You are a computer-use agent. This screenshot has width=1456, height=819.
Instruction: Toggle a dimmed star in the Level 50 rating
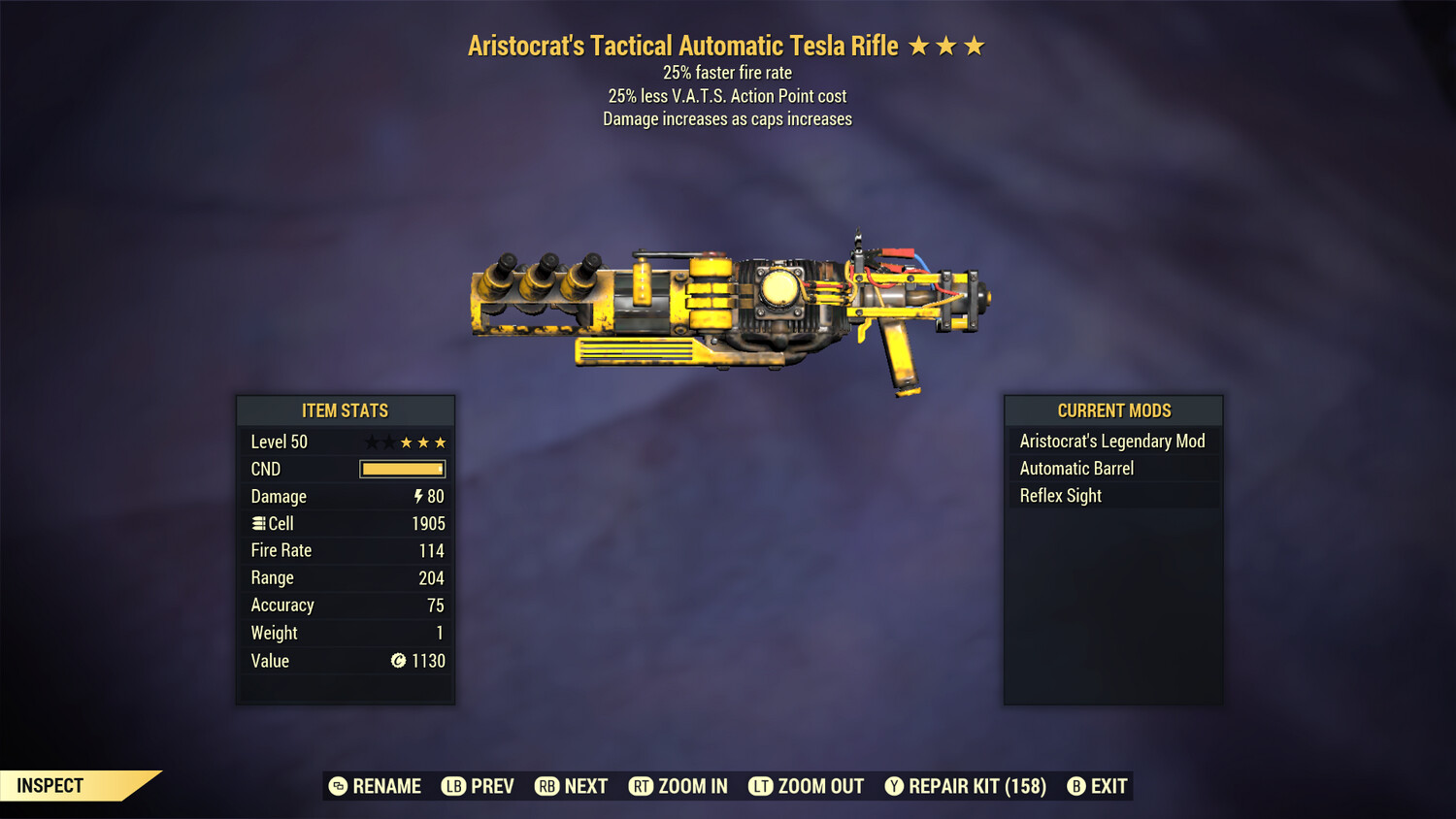point(370,442)
